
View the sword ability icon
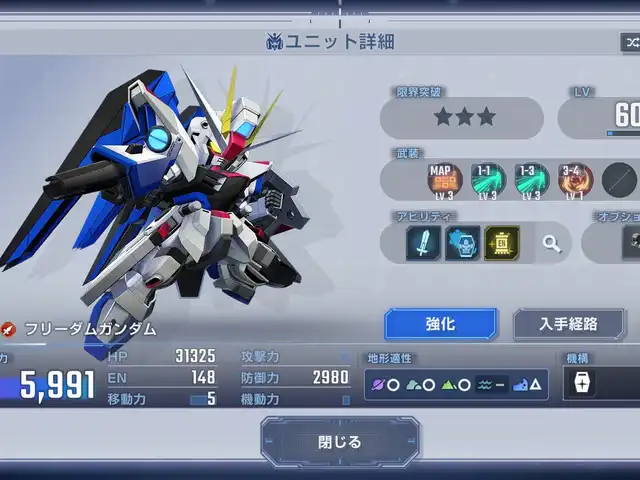pos(423,243)
